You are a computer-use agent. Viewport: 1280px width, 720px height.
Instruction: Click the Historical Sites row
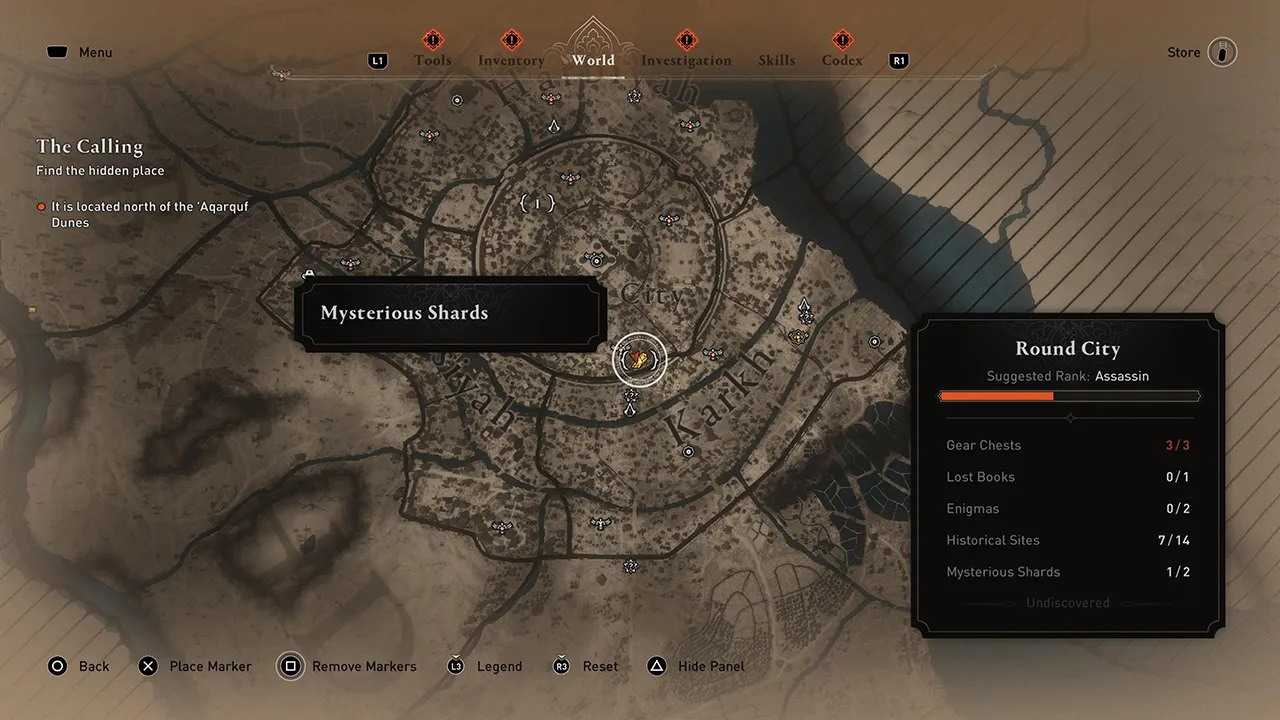(x=1067, y=540)
